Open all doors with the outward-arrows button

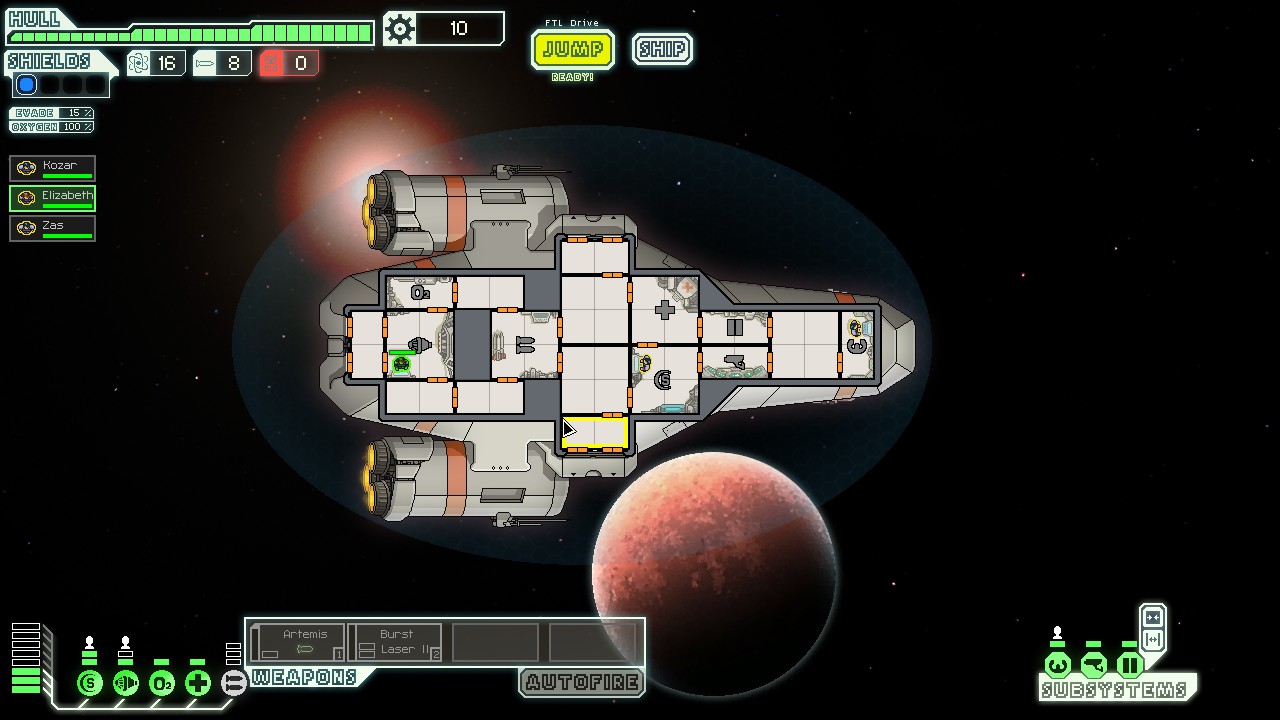click(x=1152, y=640)
